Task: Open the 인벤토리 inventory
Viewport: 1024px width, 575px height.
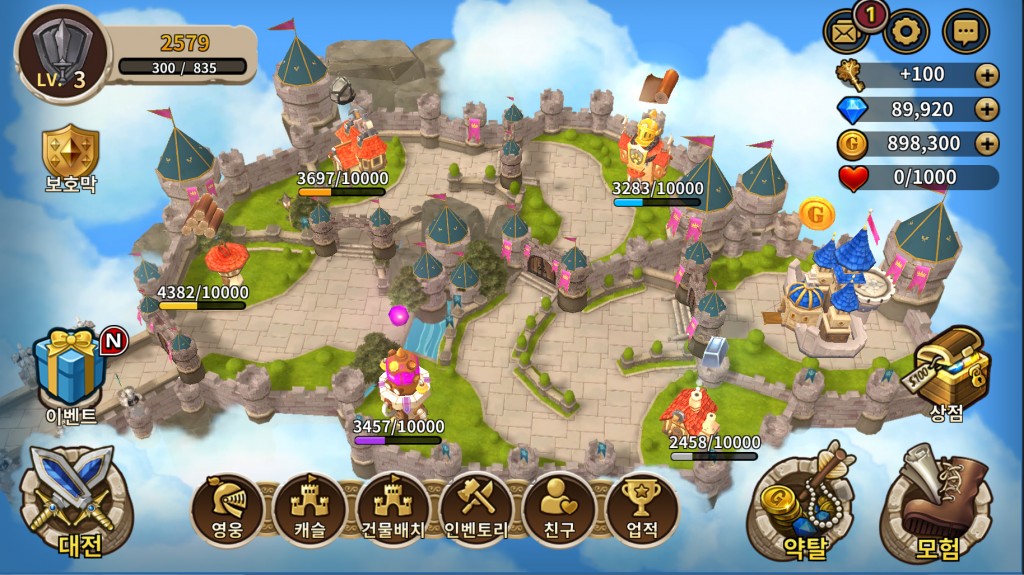Action: pos(476,509)
